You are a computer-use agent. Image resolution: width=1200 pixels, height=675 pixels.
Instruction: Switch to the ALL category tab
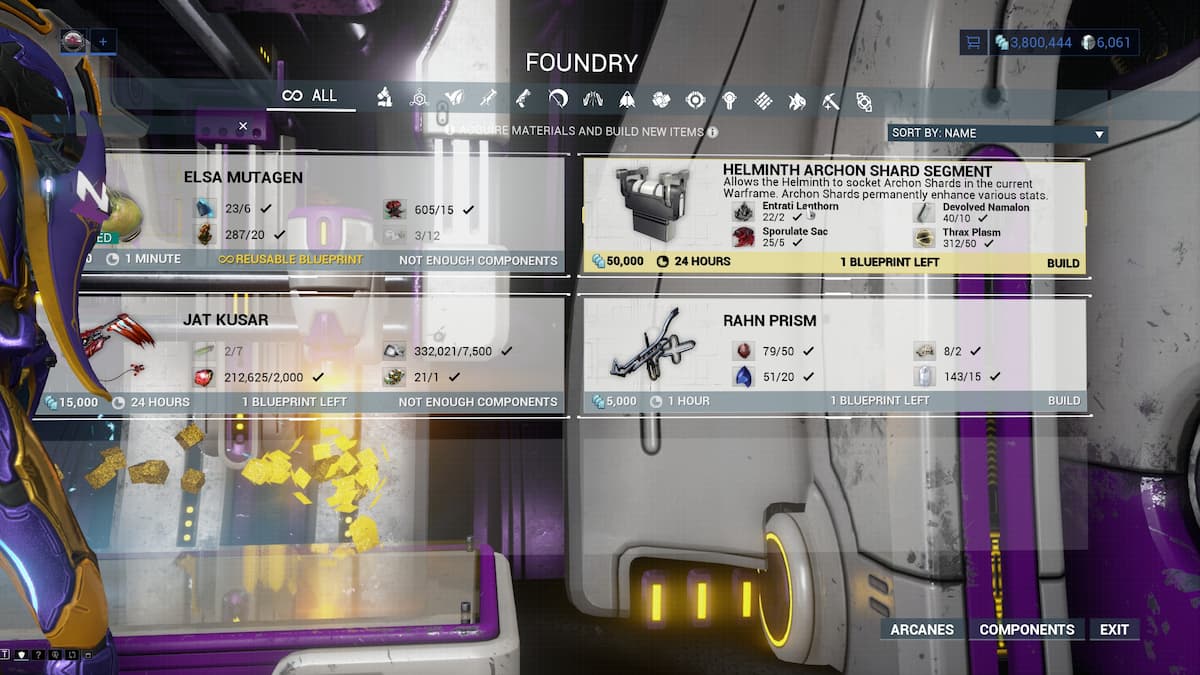tap(310, 96)
